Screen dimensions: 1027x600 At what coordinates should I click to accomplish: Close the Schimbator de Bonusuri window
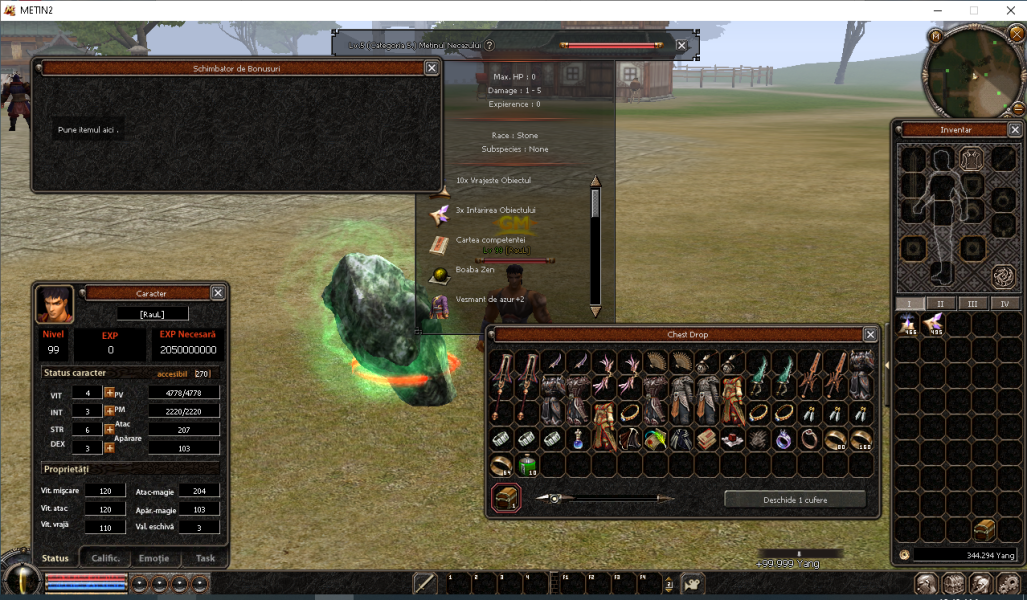click(431, 68)
